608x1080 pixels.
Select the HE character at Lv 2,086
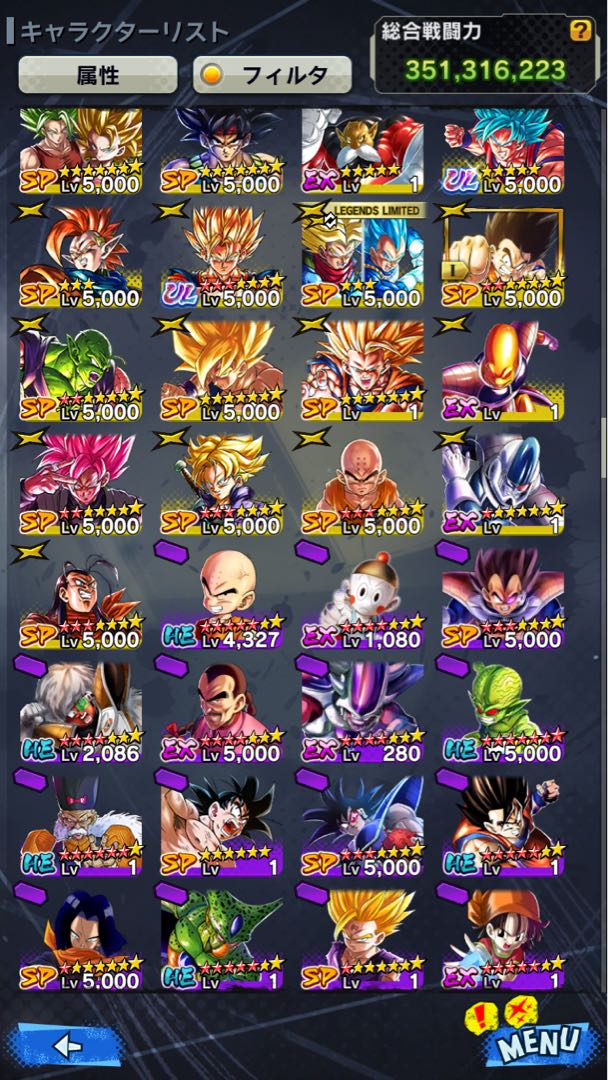pyautogui.click(x=80, y=711)
